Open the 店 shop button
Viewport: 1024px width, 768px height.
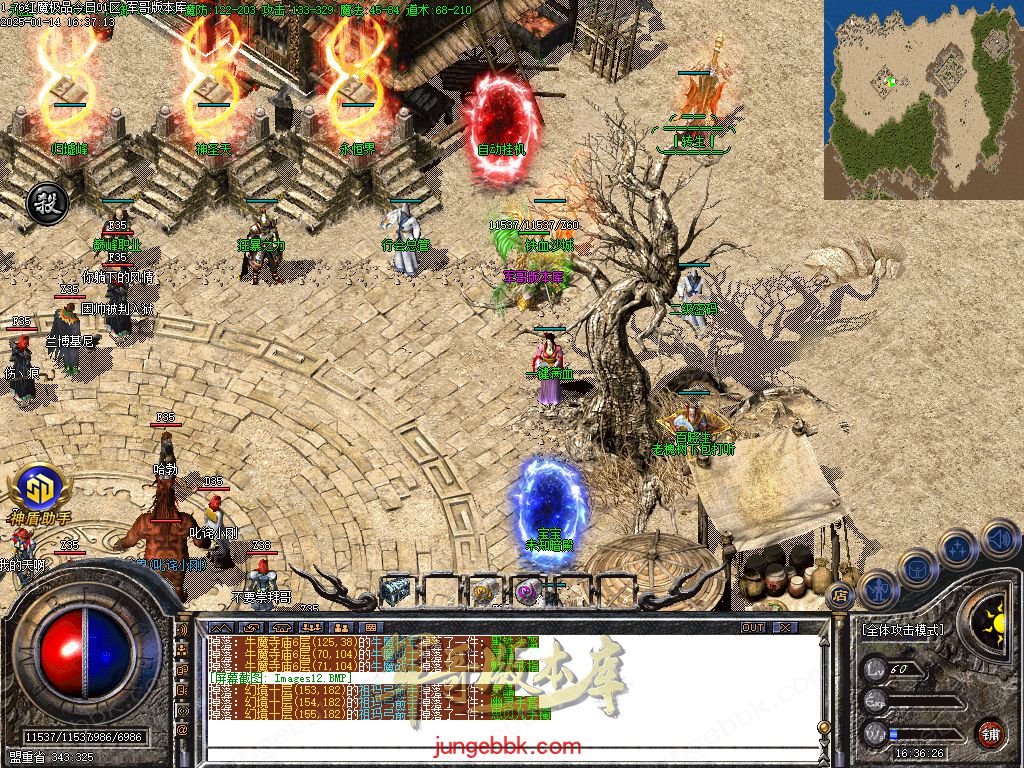click(838, 597)
